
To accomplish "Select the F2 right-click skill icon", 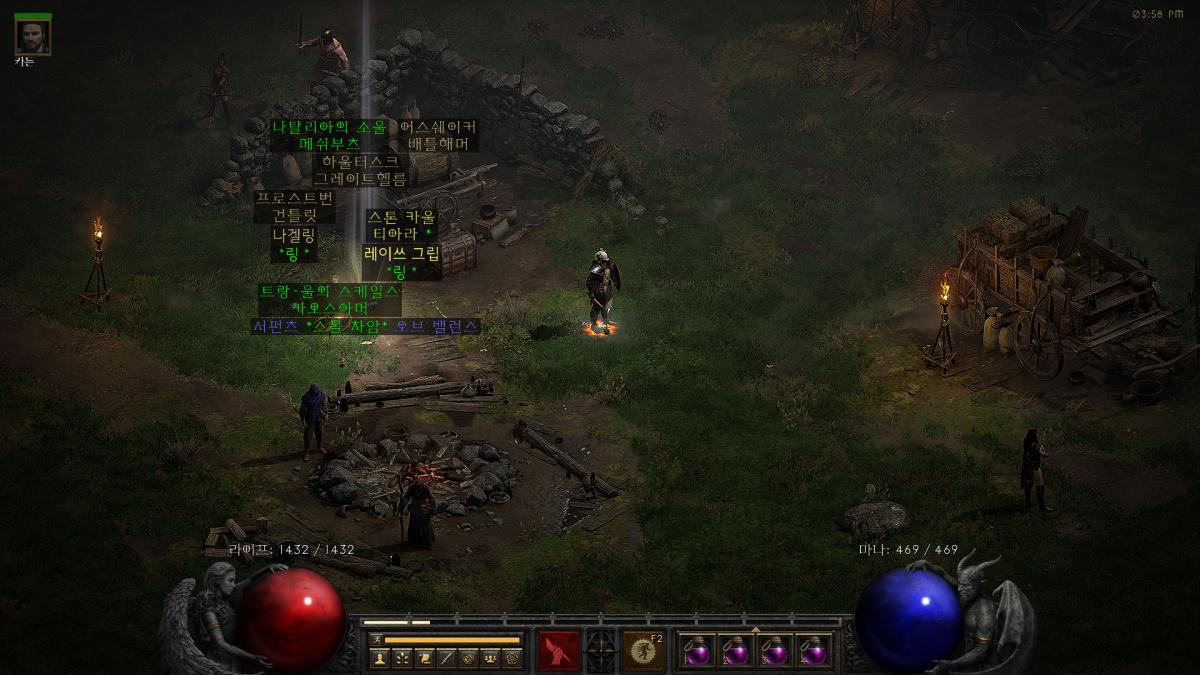I will point(643,651).
